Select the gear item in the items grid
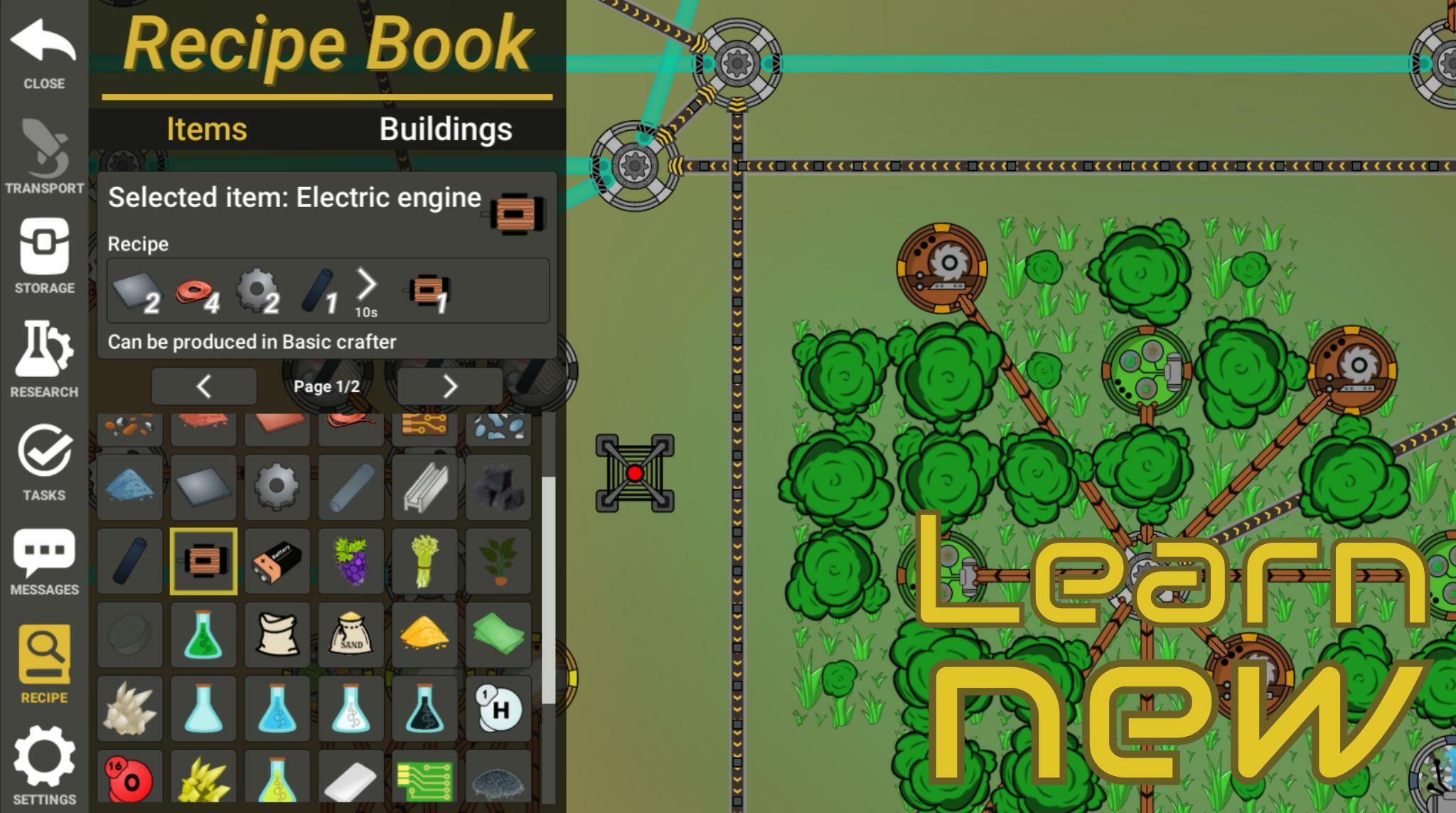 277,487
